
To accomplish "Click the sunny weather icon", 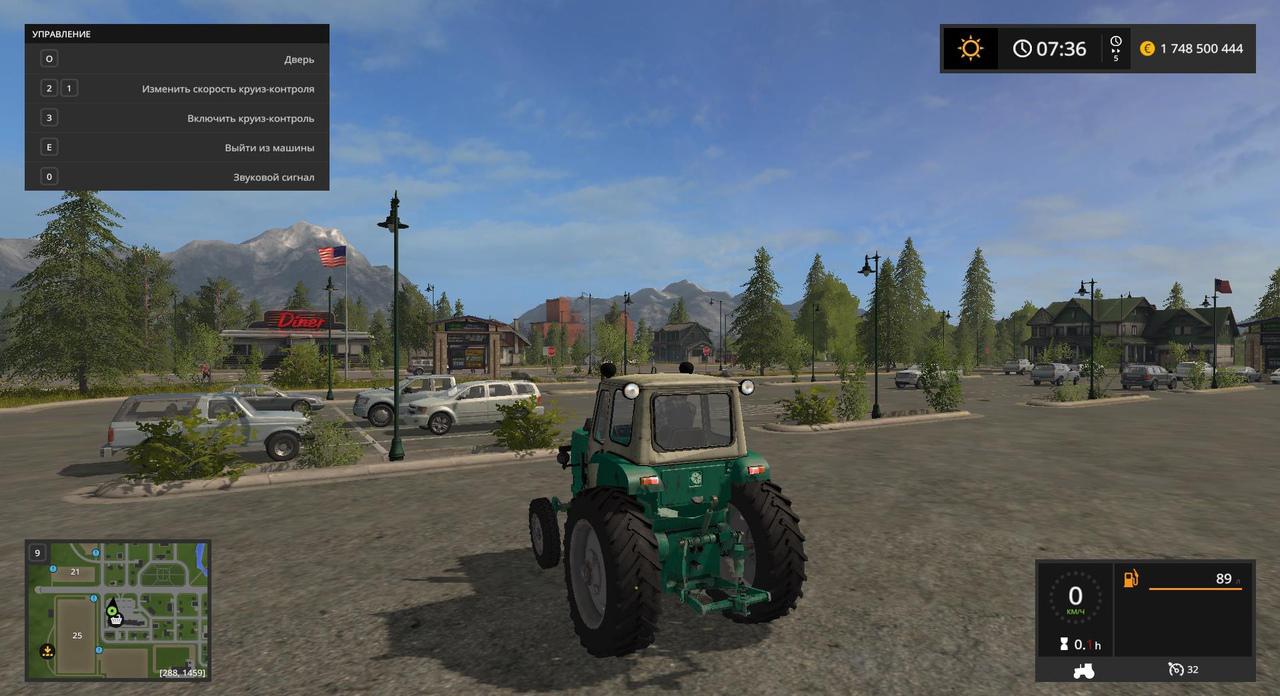I will [x=970, y=48].
